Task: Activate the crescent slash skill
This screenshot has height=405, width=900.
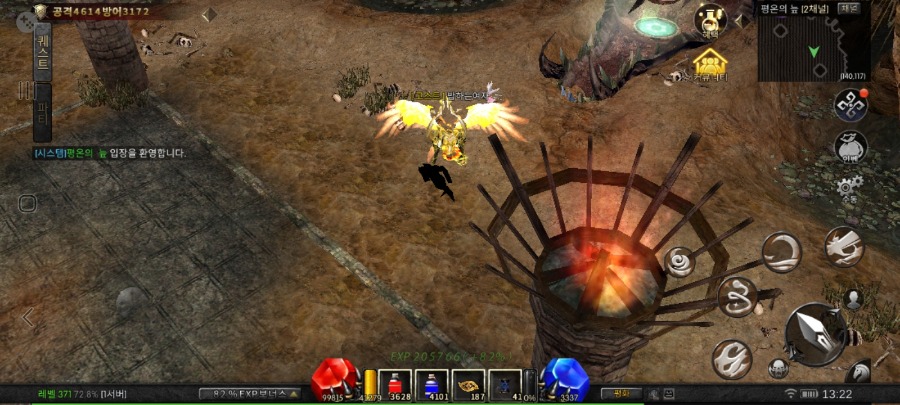Action: (781, 252)
